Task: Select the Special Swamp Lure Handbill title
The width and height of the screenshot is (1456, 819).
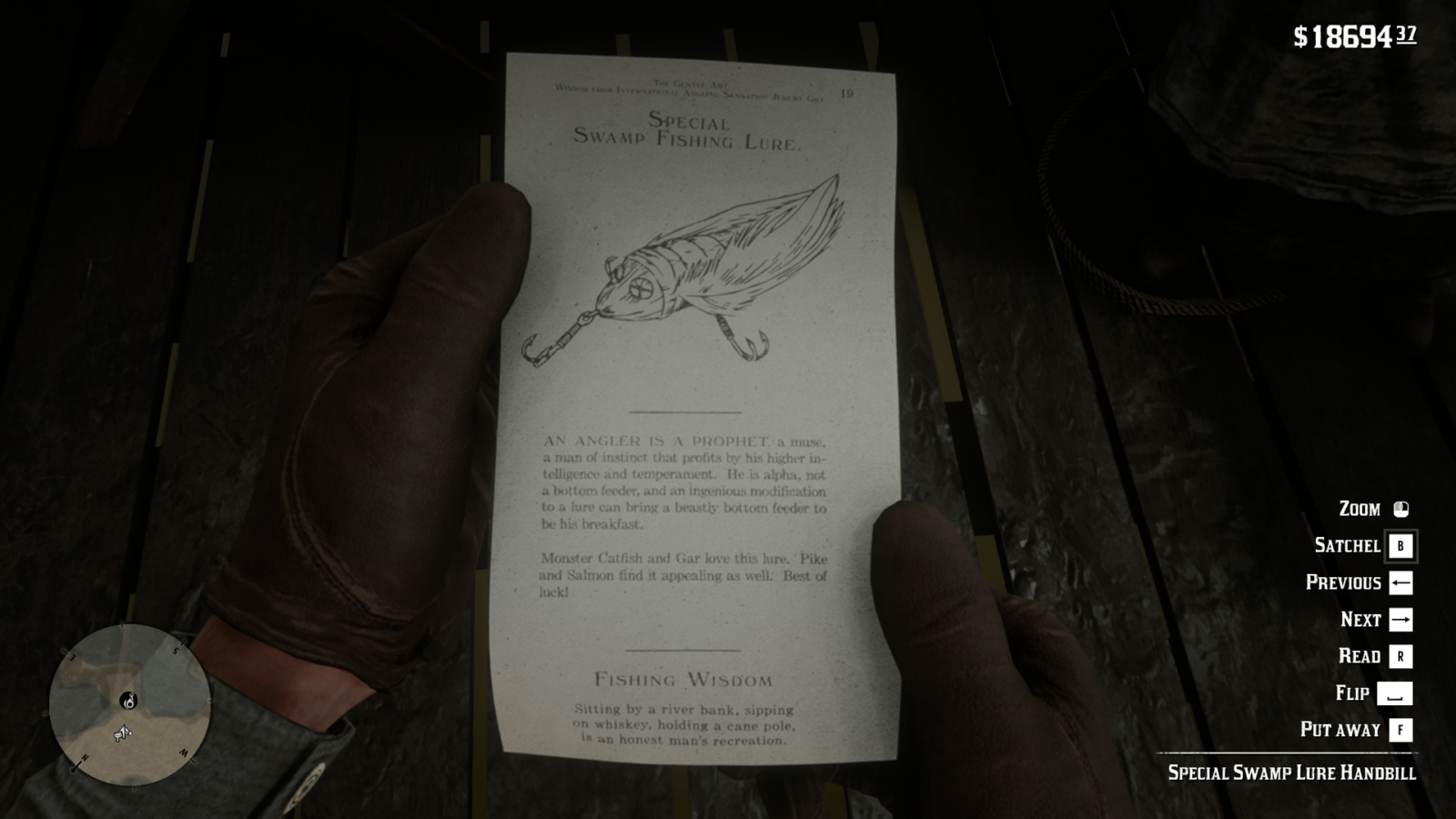Action: coord(1292,773)
